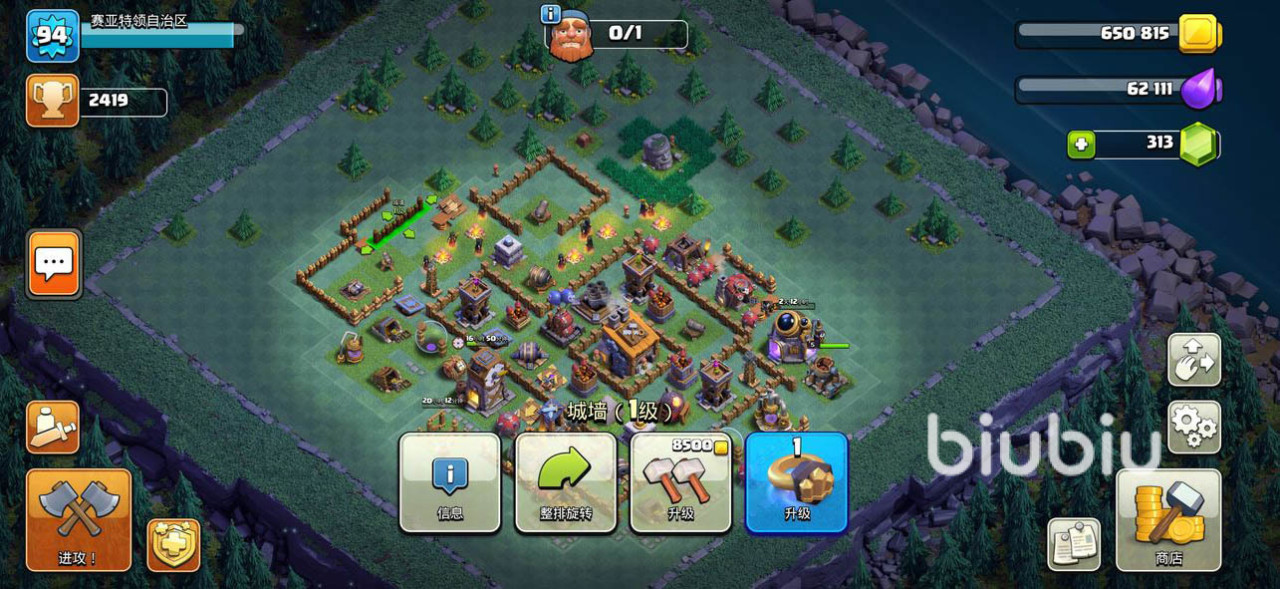The image size is (1280, 589).
Task: Open the 商店 shop
Action: 1168,518
